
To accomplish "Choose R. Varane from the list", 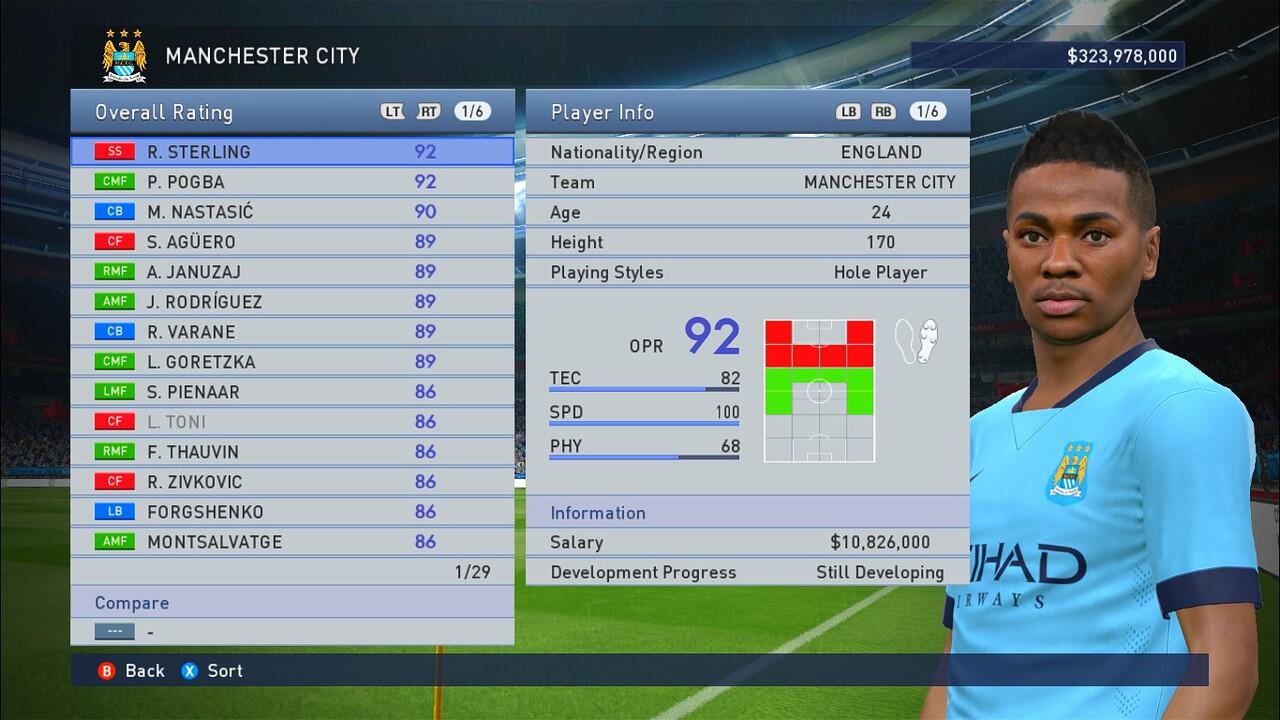I will (x=292, y=332).
